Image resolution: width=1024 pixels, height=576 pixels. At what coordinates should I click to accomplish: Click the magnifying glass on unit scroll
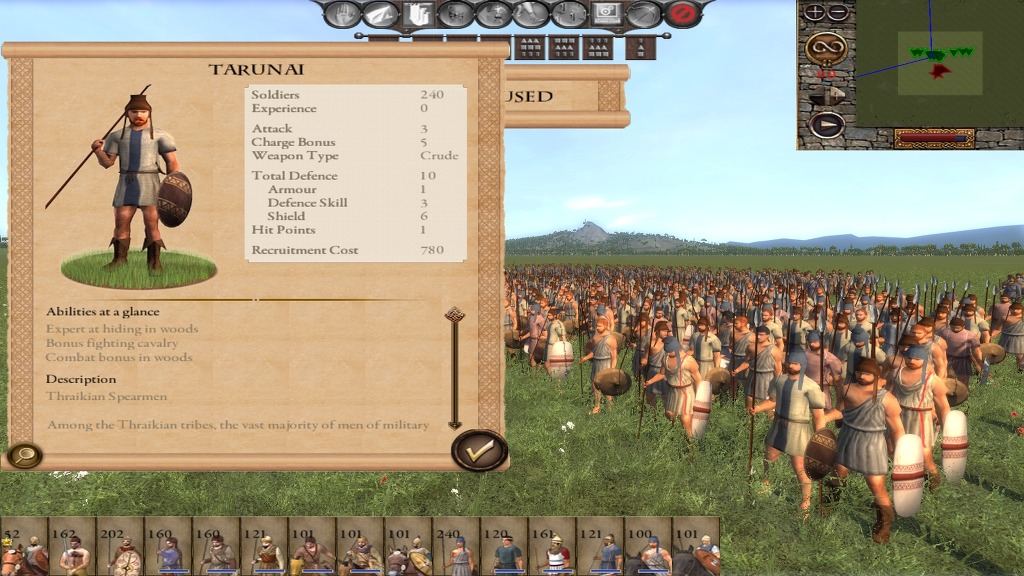[x=22, y=456]
